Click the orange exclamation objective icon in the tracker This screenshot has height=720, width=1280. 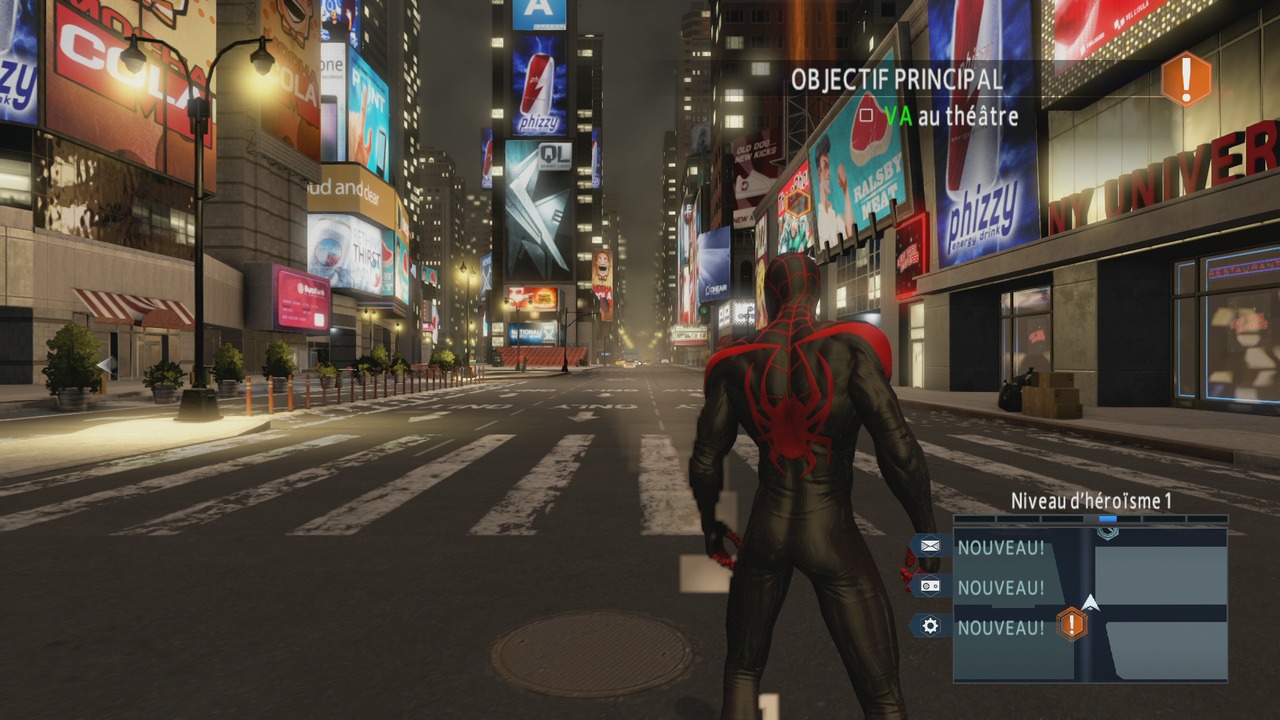[x=1186, y=79]
